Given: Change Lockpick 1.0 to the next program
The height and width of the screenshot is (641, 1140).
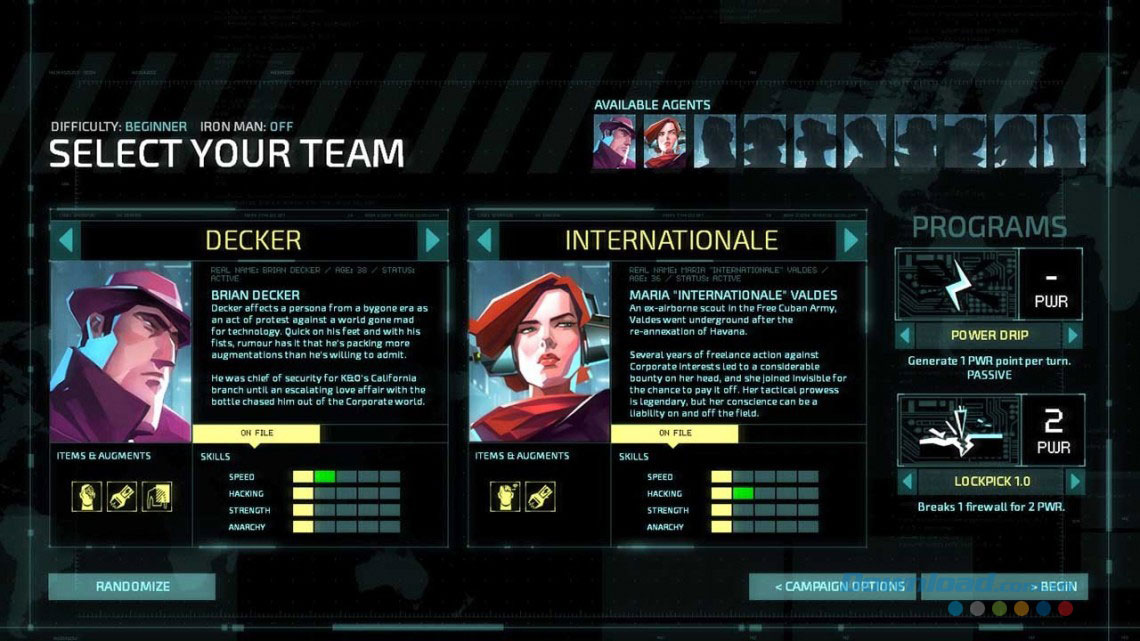Looking at the screenshot, I should [1073, 481].
